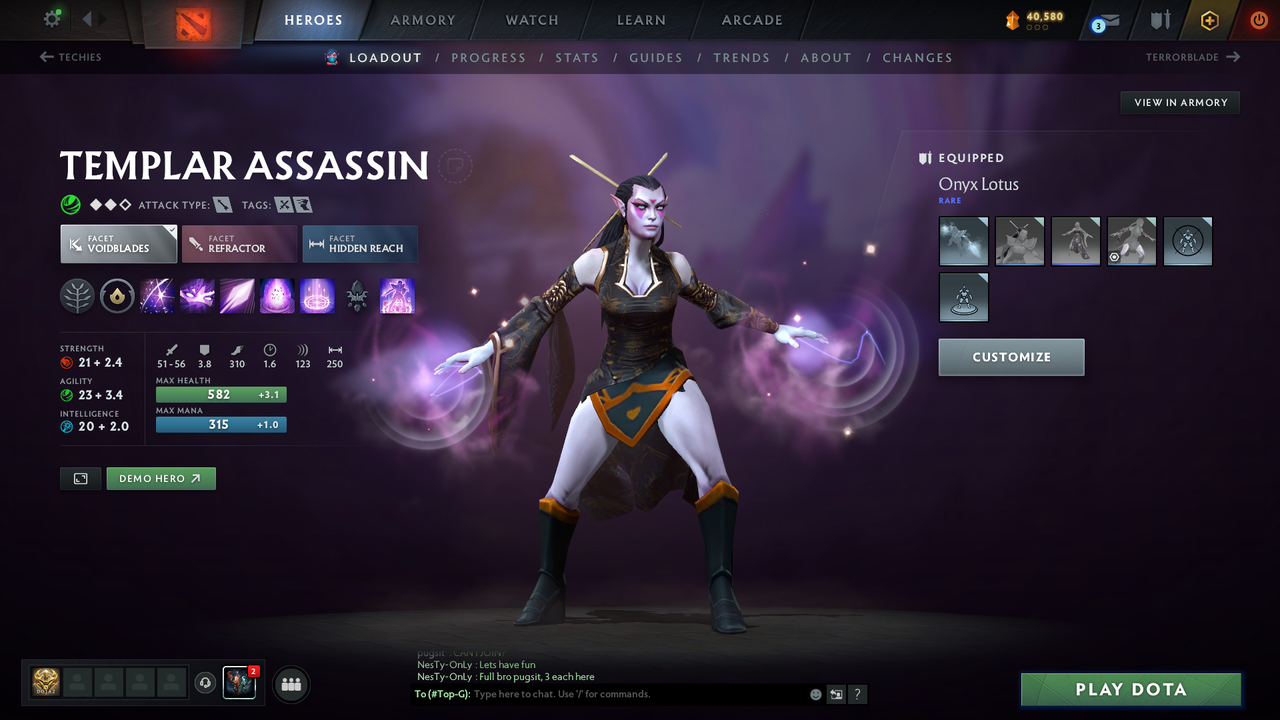Click the Dota Plus hexagon icon
Viewport: 1280px width, 720px height.
1209,20
